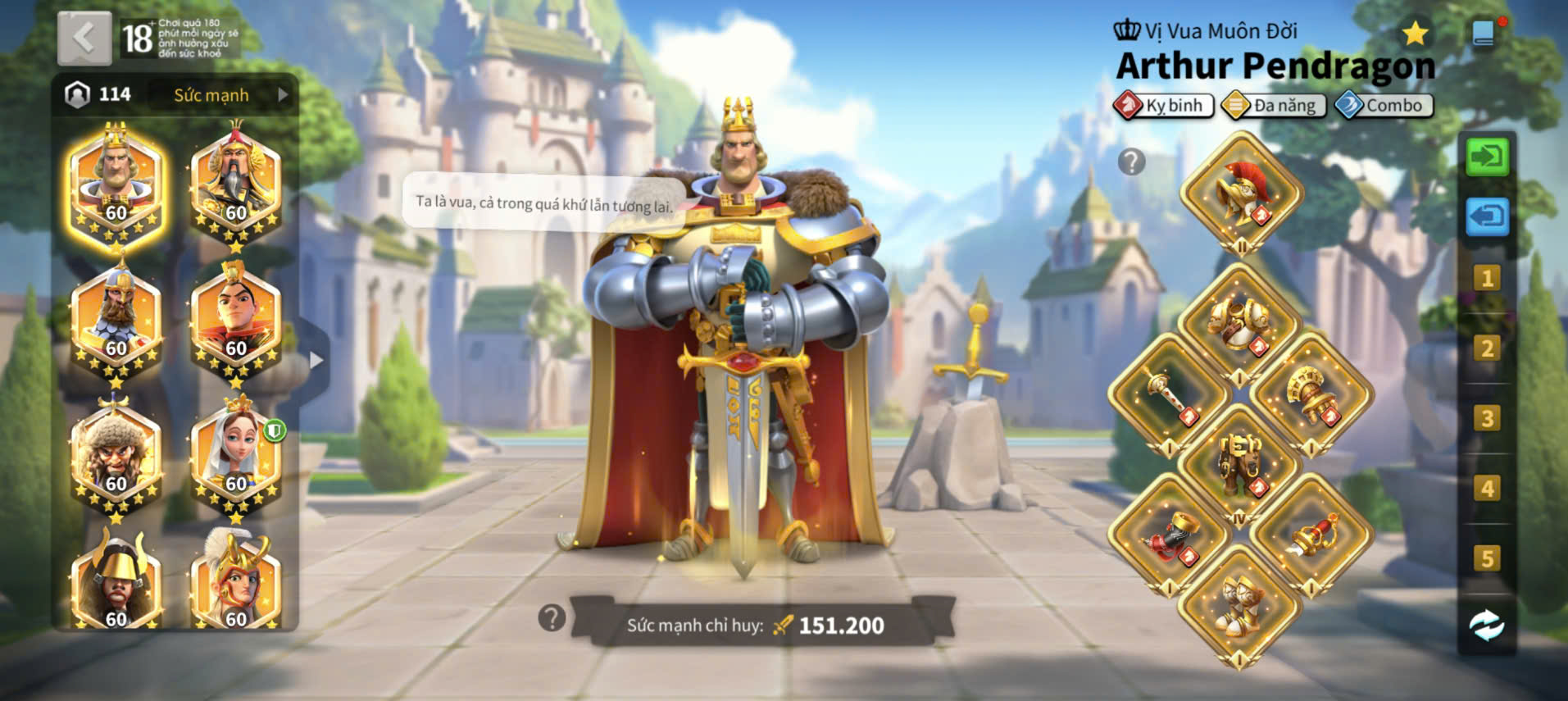Viewport: 1568px width, 701px height.
Task: Show the Kỵ binh trait tag
Action: point(1164,106)
